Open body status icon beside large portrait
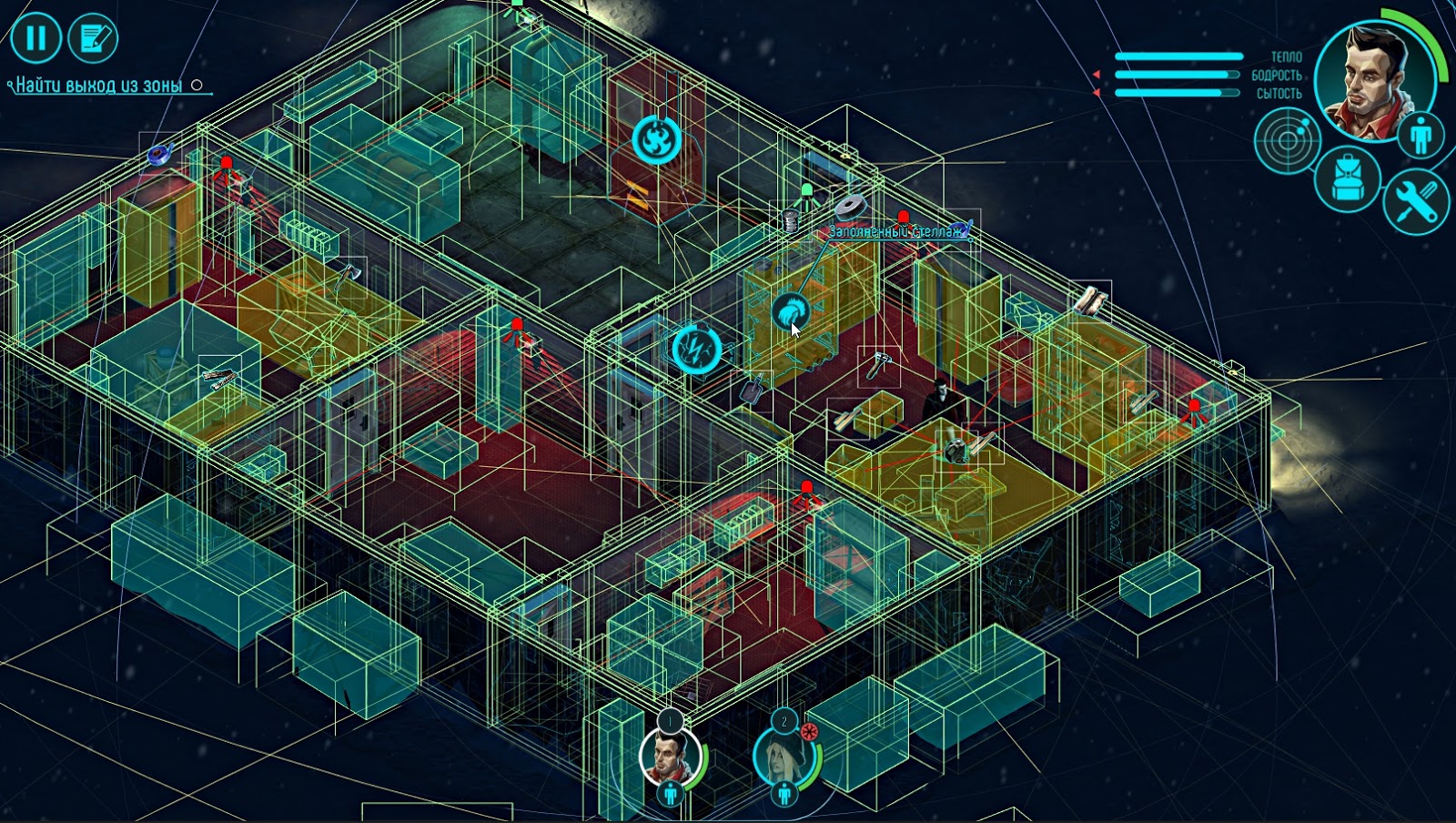Screen dimensions: 1456x823 pyautogui.click(x=1421, y=137)
